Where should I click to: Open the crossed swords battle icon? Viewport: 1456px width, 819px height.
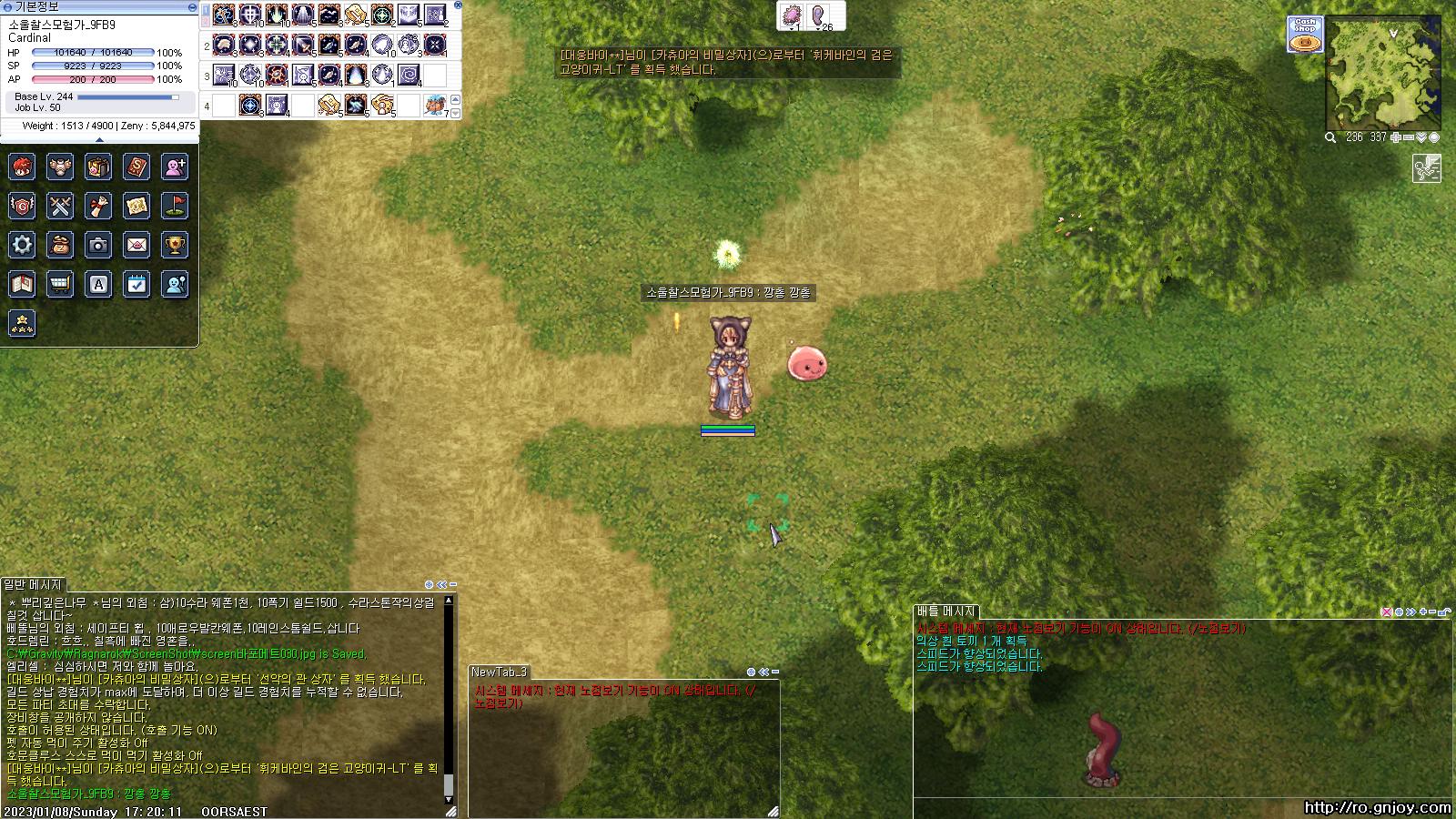pyautogui.click(x=60, y=206)
